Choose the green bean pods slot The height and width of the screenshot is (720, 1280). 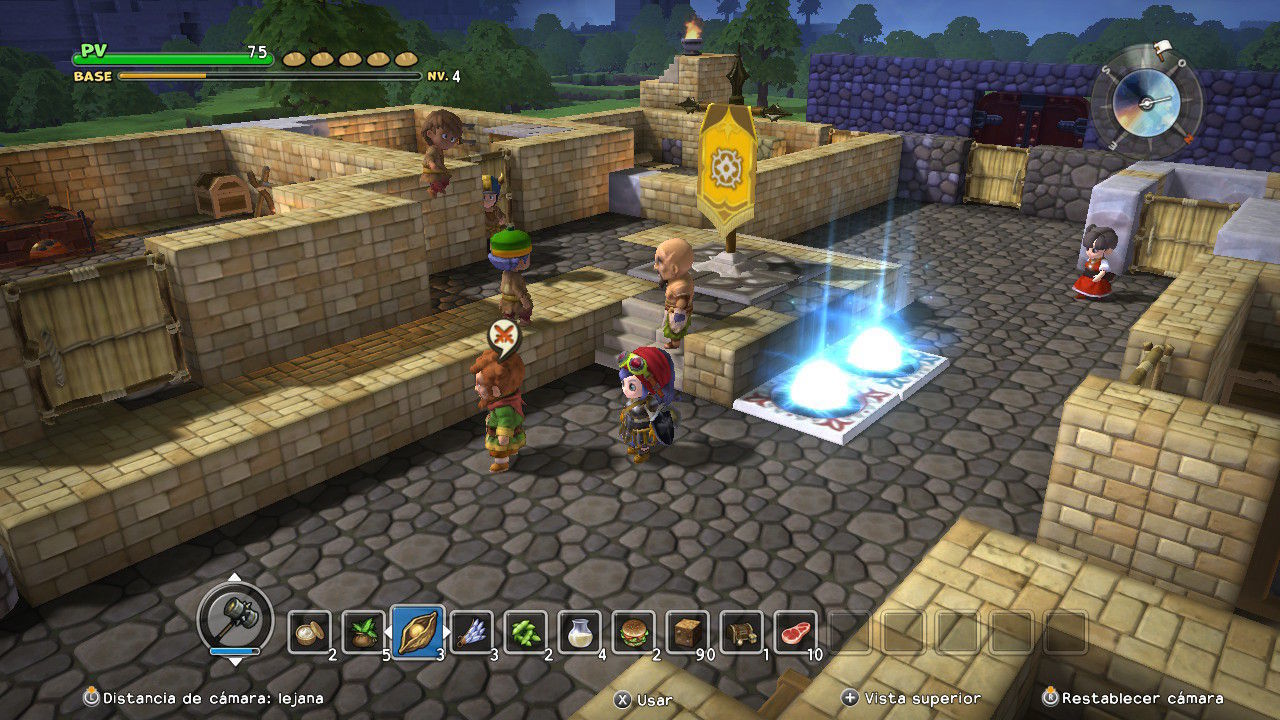(x=526, y=632)
